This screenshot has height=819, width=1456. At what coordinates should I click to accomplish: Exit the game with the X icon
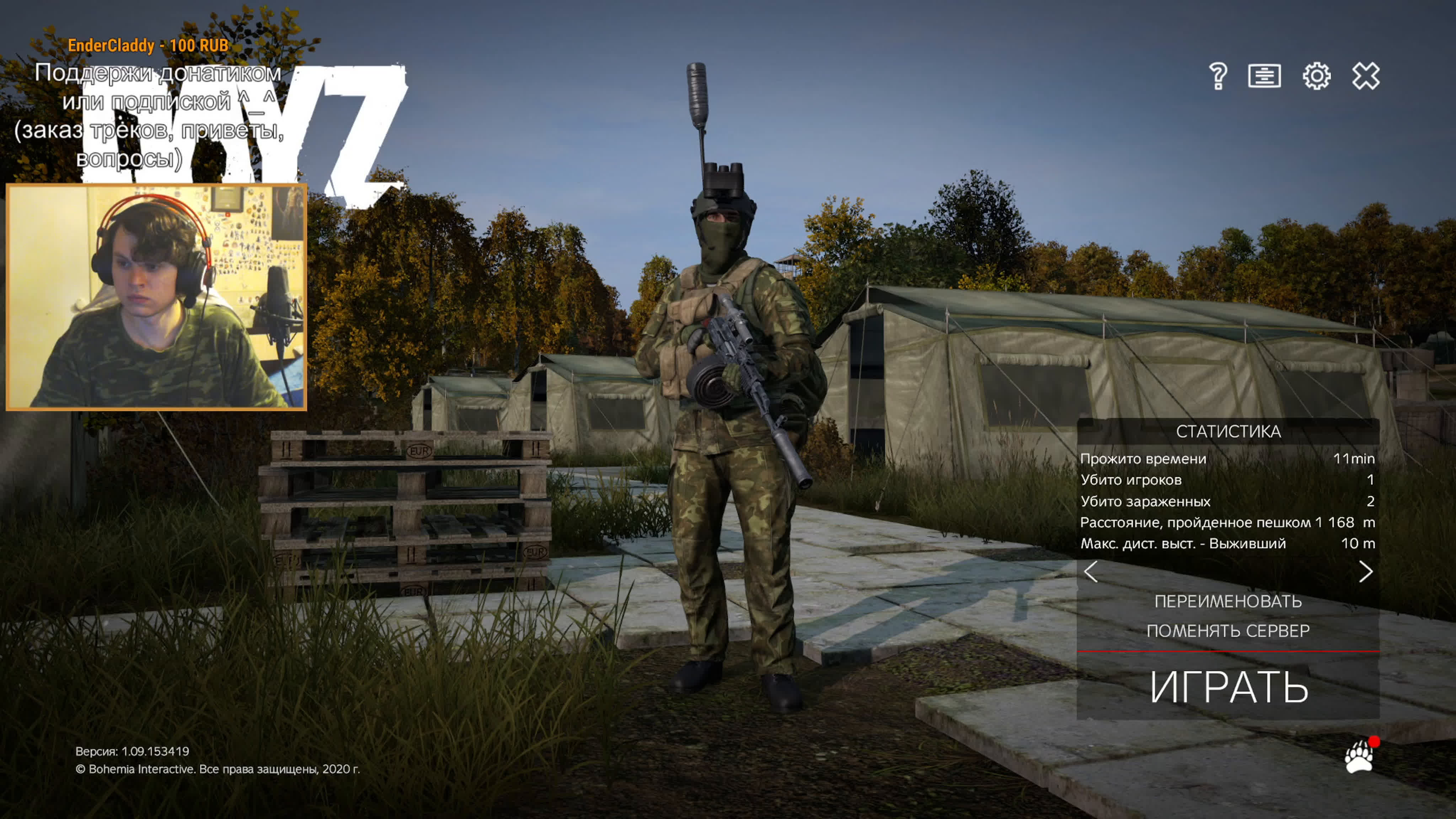pos(1366,76)
